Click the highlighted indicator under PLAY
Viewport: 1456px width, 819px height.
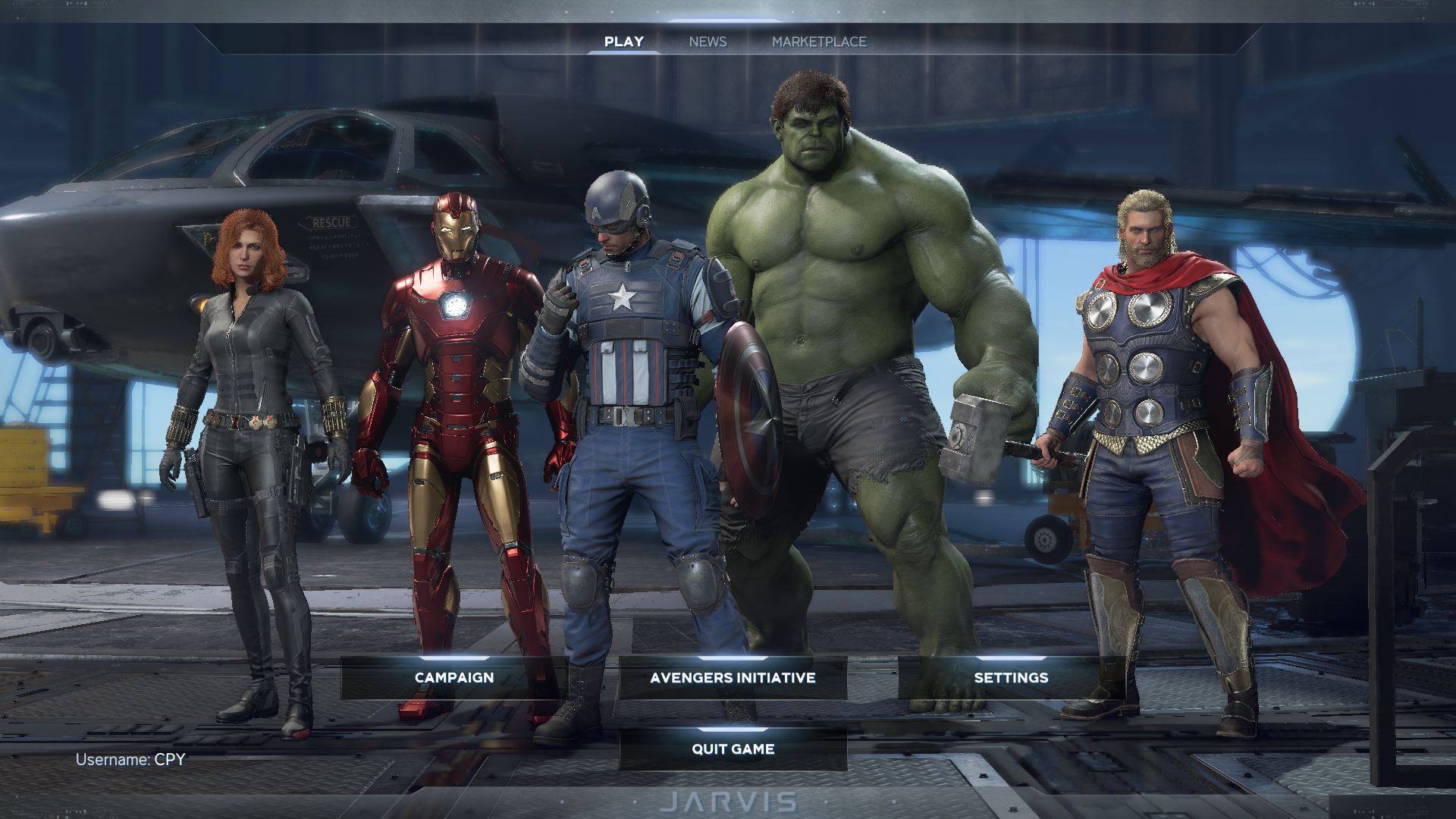coord(623,53)
